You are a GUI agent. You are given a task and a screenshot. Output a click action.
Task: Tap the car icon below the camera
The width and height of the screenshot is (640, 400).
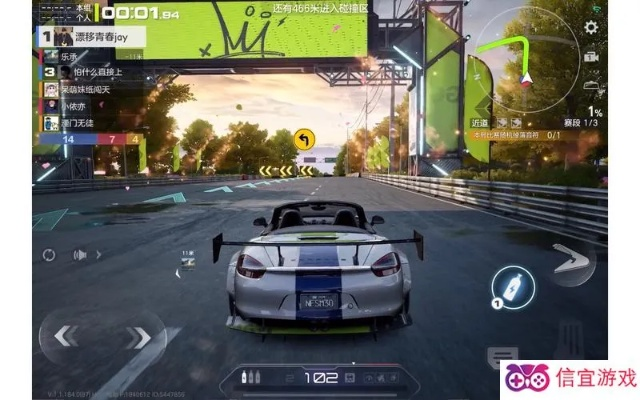[x=591, y=83]
